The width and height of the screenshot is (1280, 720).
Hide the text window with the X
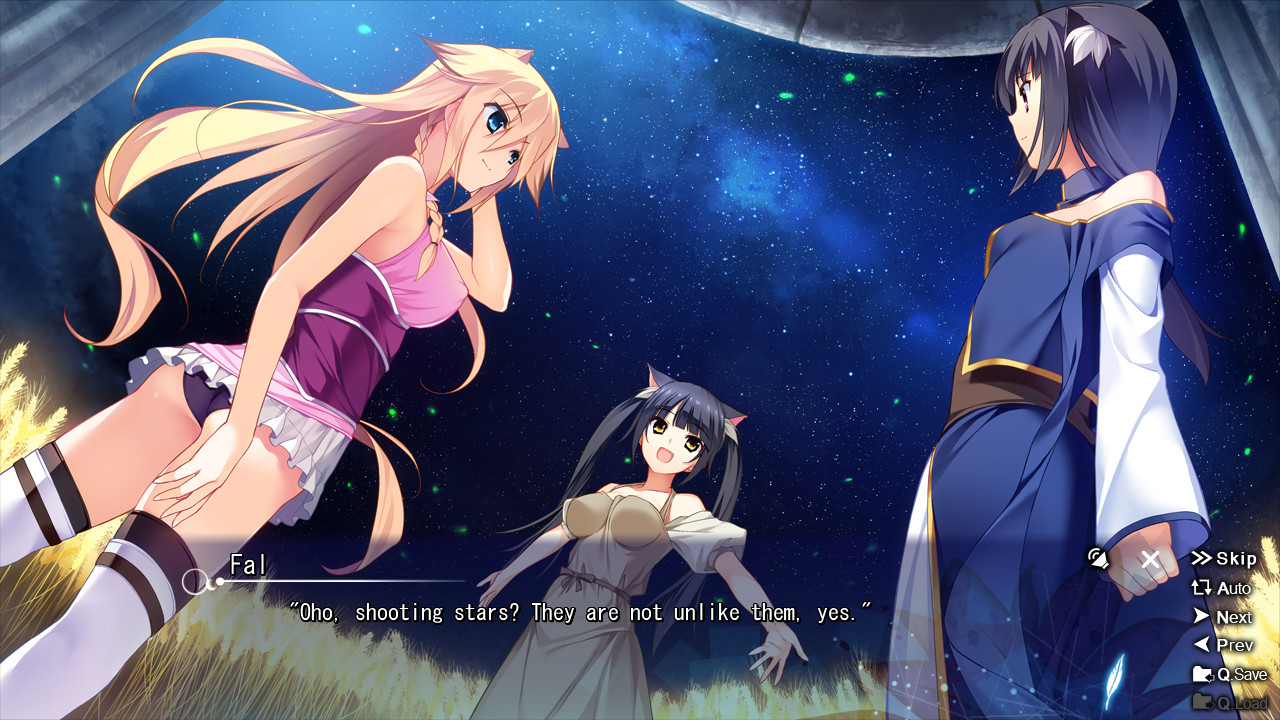pyautogui.click(x=1150, y=559)
